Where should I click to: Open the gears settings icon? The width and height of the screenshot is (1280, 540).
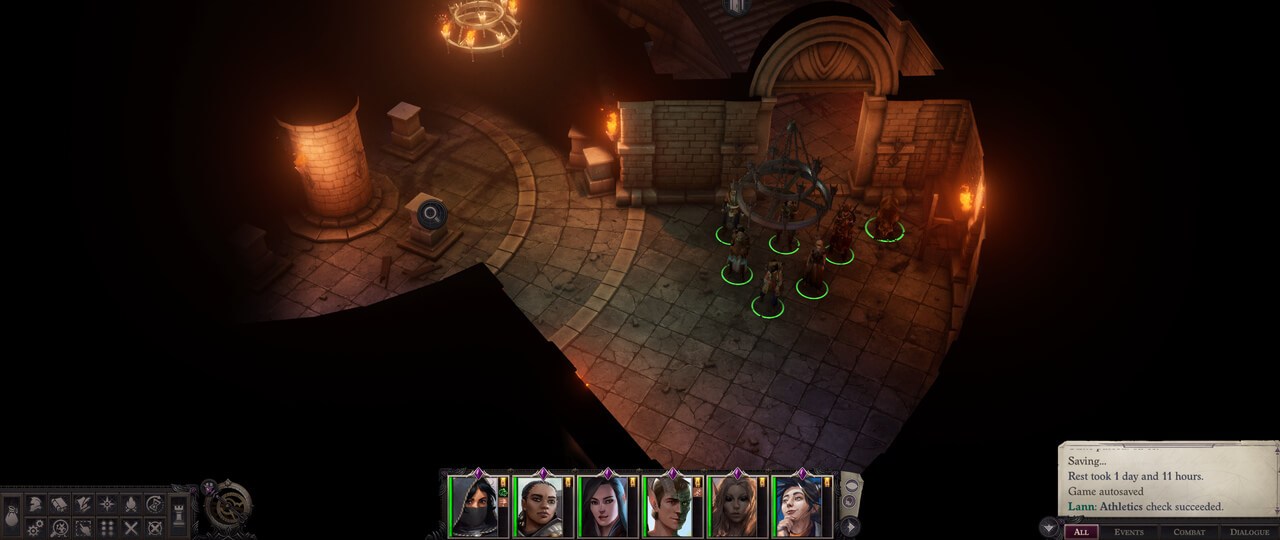(x=36, y=527)
